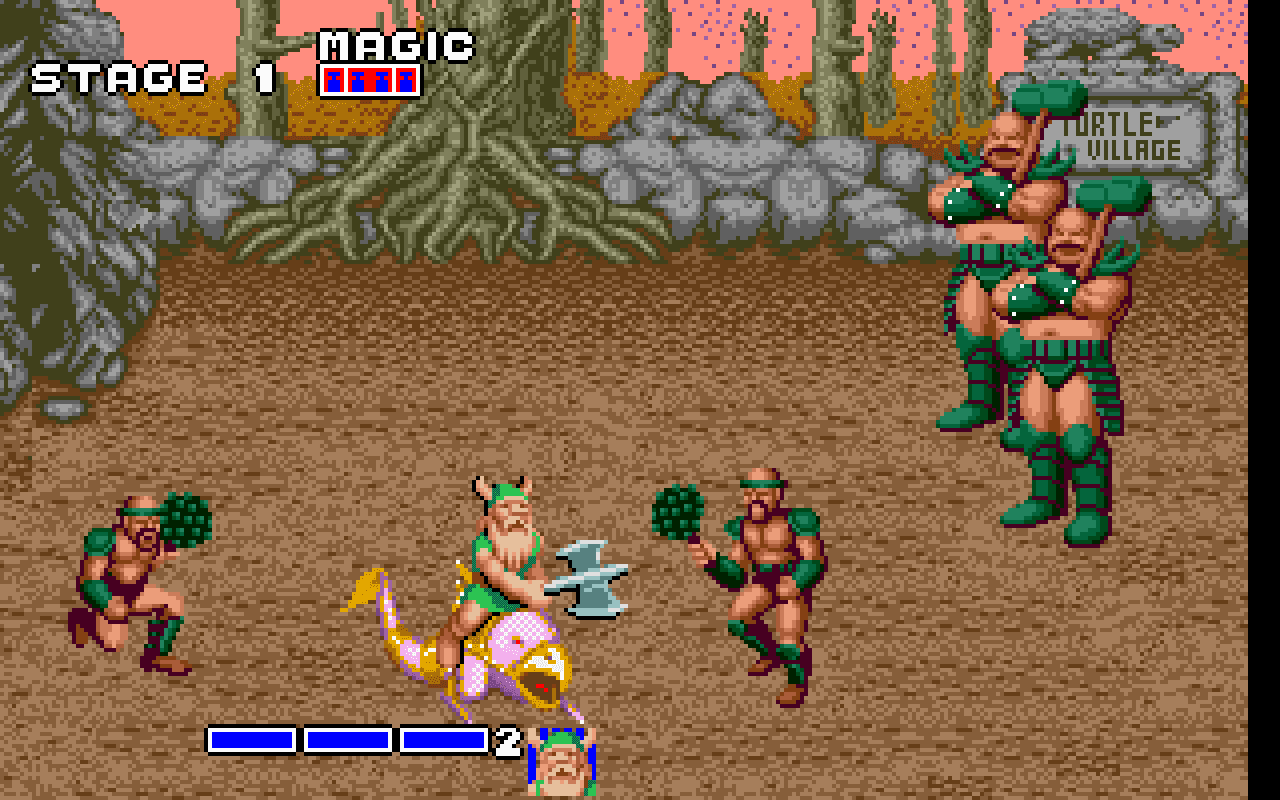Select the last potion in the MAGIC meter

404,82
